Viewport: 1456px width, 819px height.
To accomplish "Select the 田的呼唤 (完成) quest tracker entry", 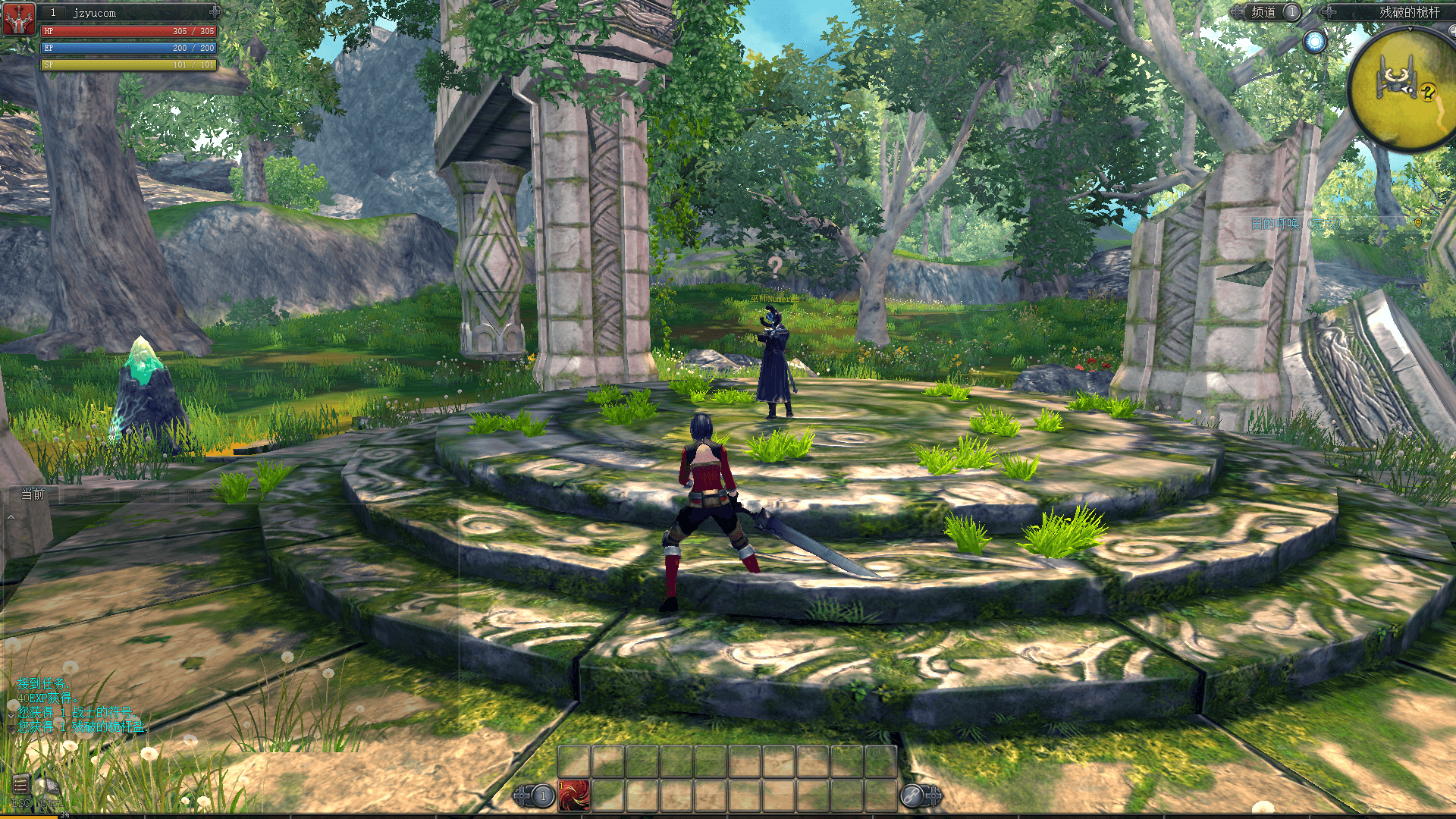I will 1295,224.
